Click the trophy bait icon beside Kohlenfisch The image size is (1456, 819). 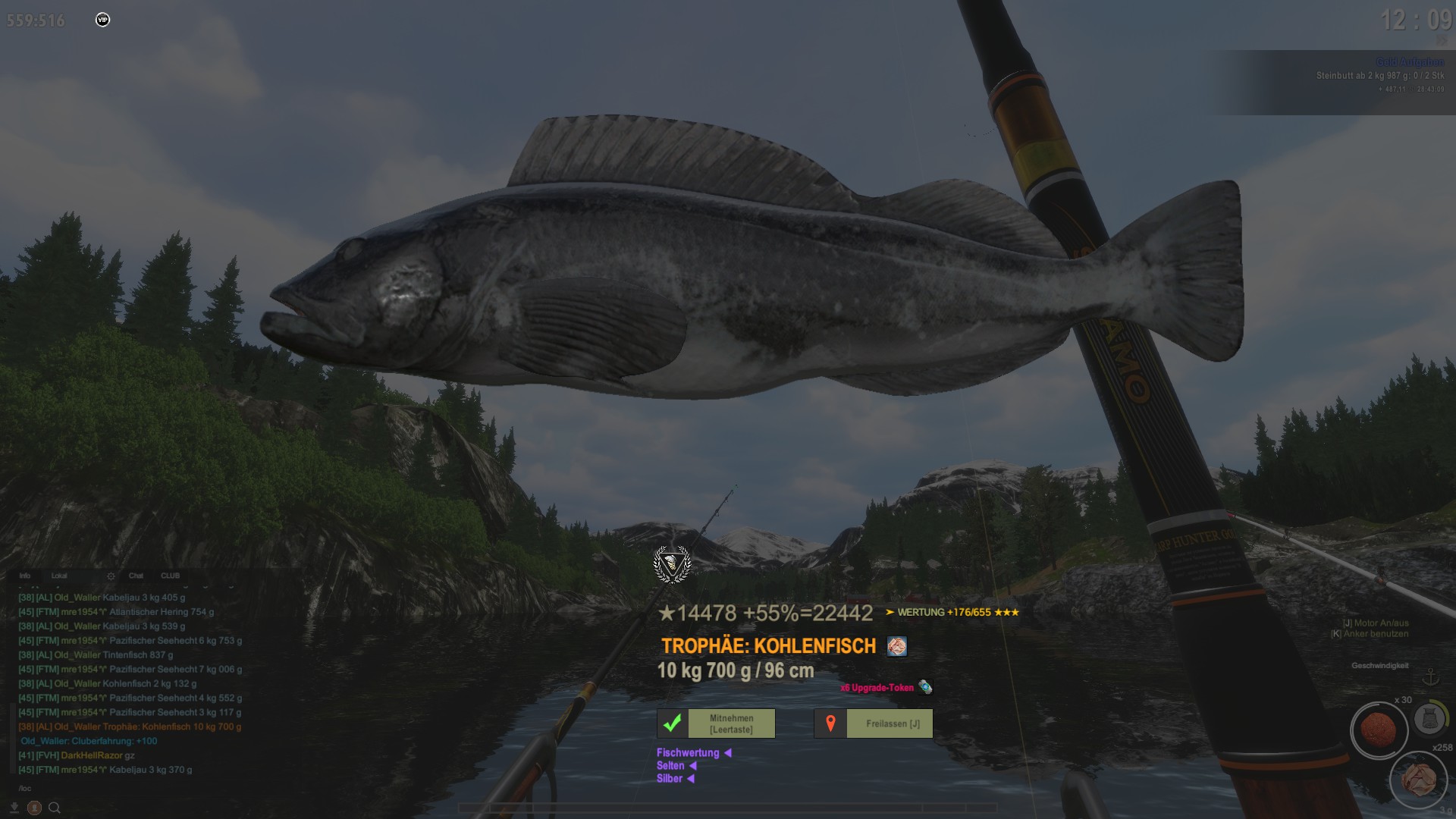(x=897, y=646)
